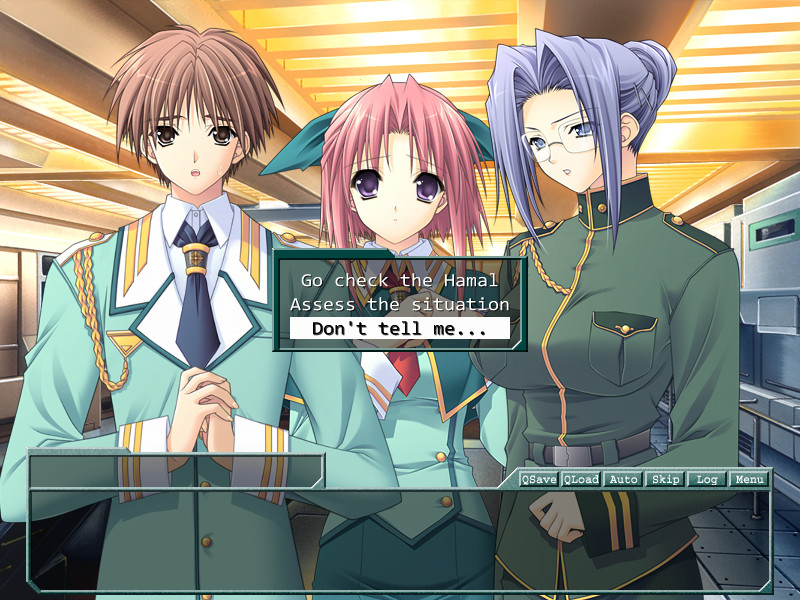Click the QSave button
Image resolution: width=800 pixels, height=600 pixels.
[x=539, y=479]
